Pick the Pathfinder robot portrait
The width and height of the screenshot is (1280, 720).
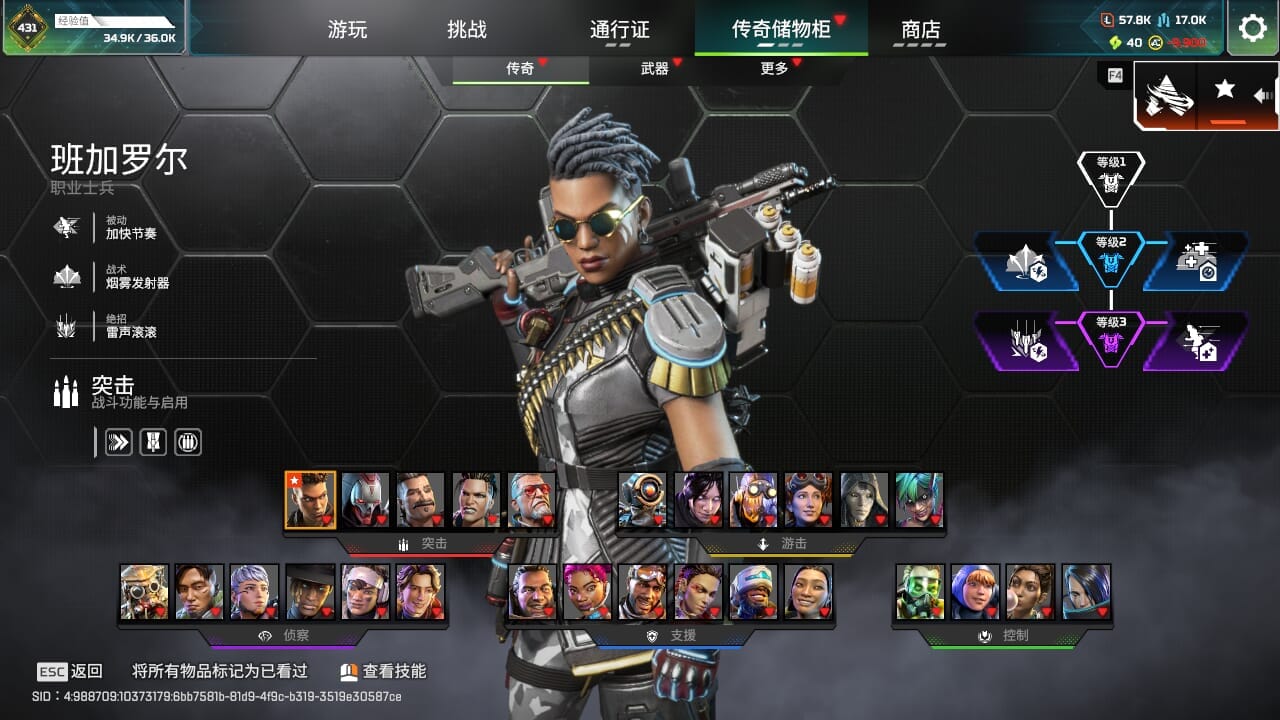tap(642, 500)
